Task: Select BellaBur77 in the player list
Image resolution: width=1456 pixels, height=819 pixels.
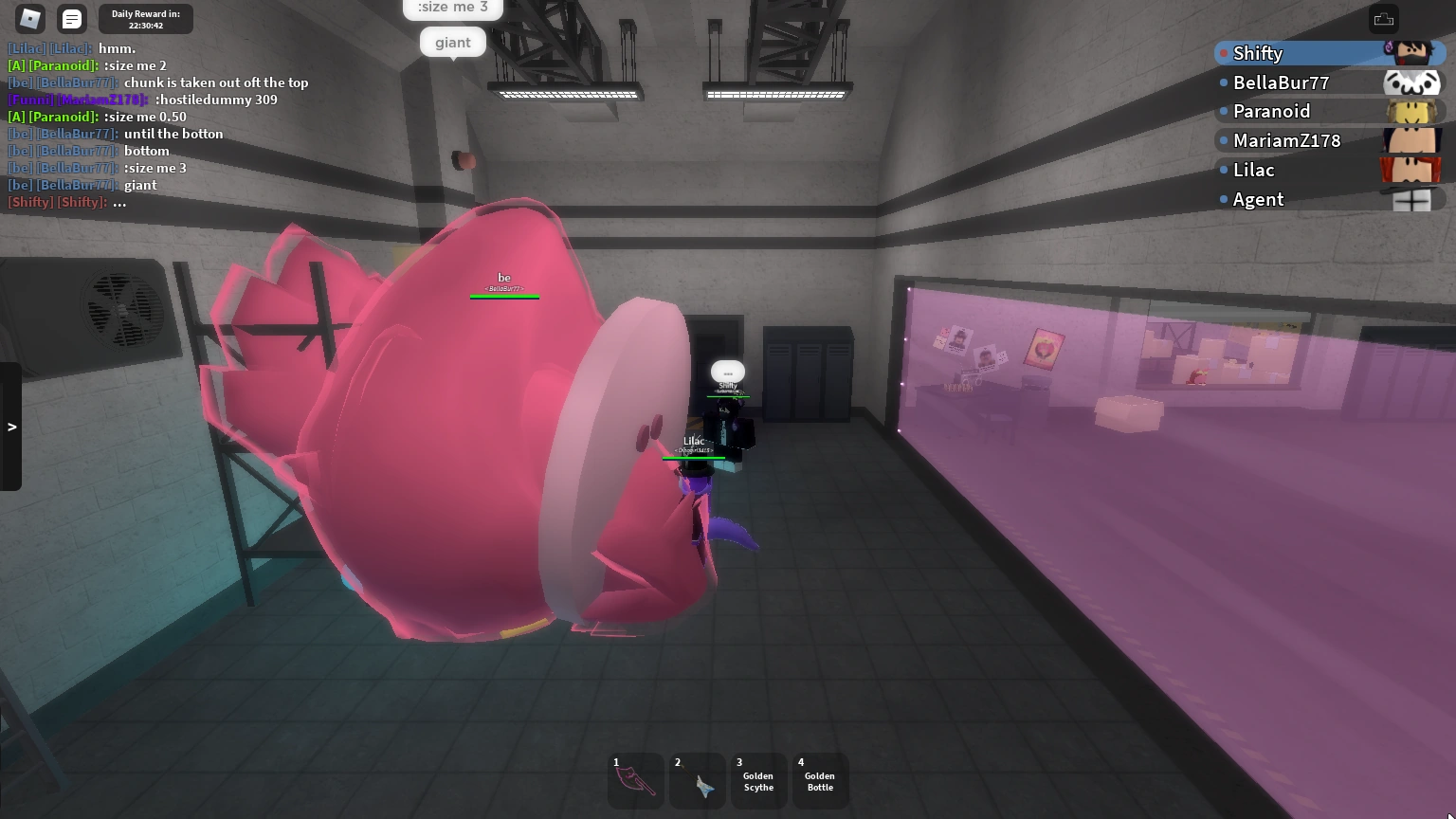Action: pos(1282,82)
